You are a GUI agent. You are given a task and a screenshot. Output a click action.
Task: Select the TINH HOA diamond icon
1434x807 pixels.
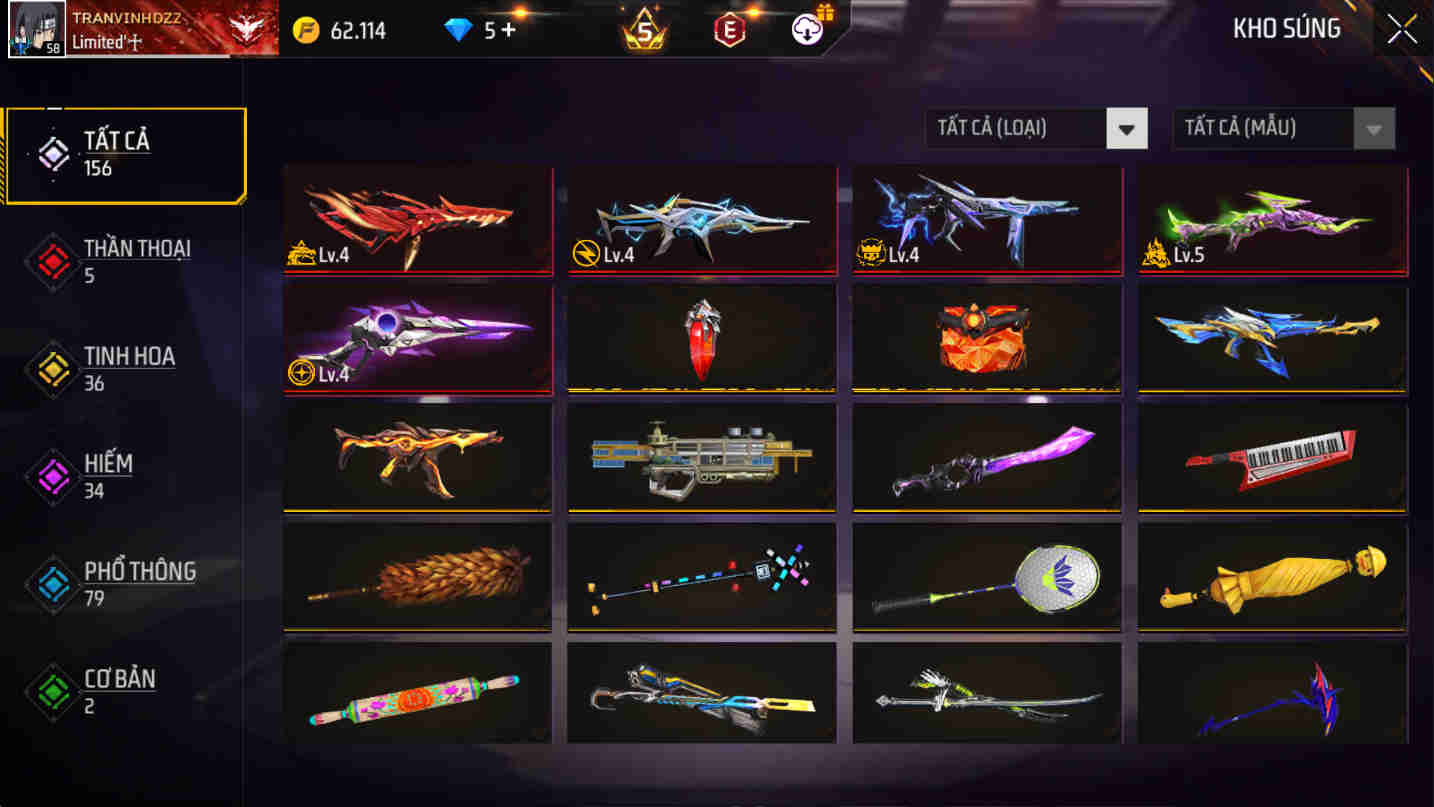(x=52, y=368)
